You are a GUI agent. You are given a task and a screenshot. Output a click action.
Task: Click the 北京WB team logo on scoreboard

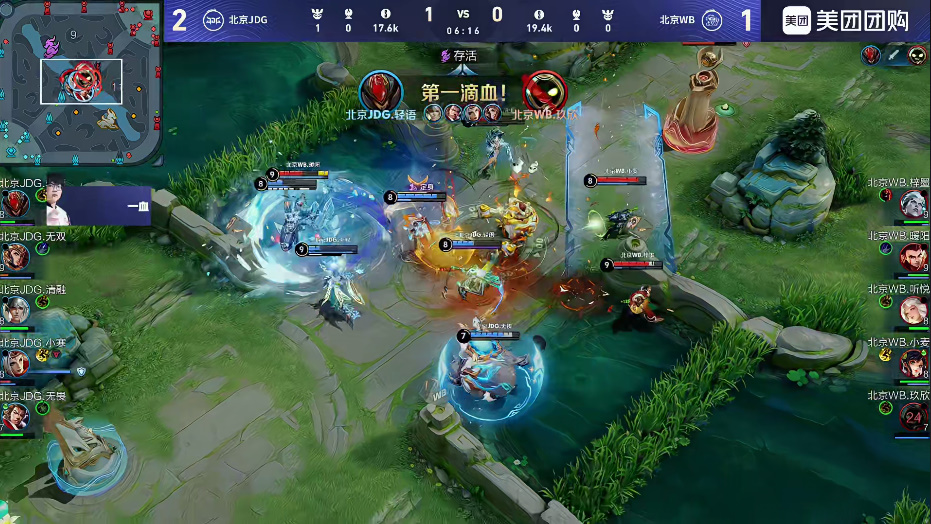click(711, 20)
